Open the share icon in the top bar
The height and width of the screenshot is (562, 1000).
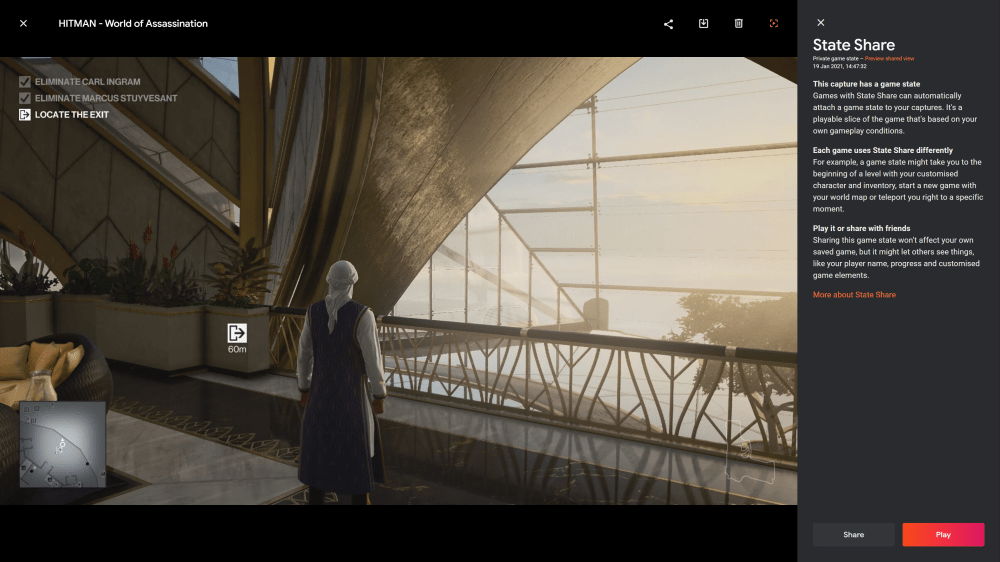pyautogui.click(x=668, y=24)
